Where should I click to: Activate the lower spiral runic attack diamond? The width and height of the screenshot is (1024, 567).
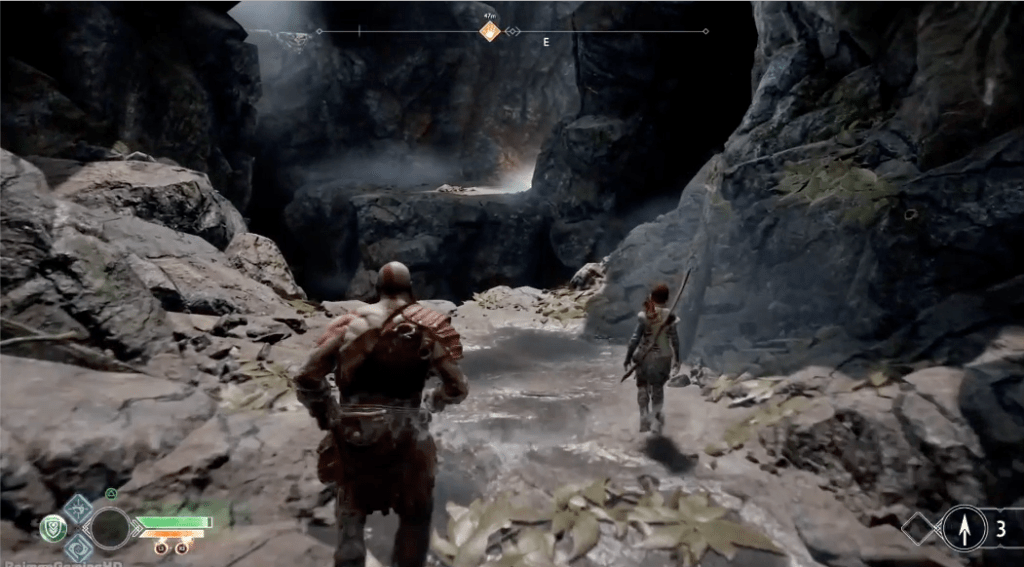tap(78, 548)
